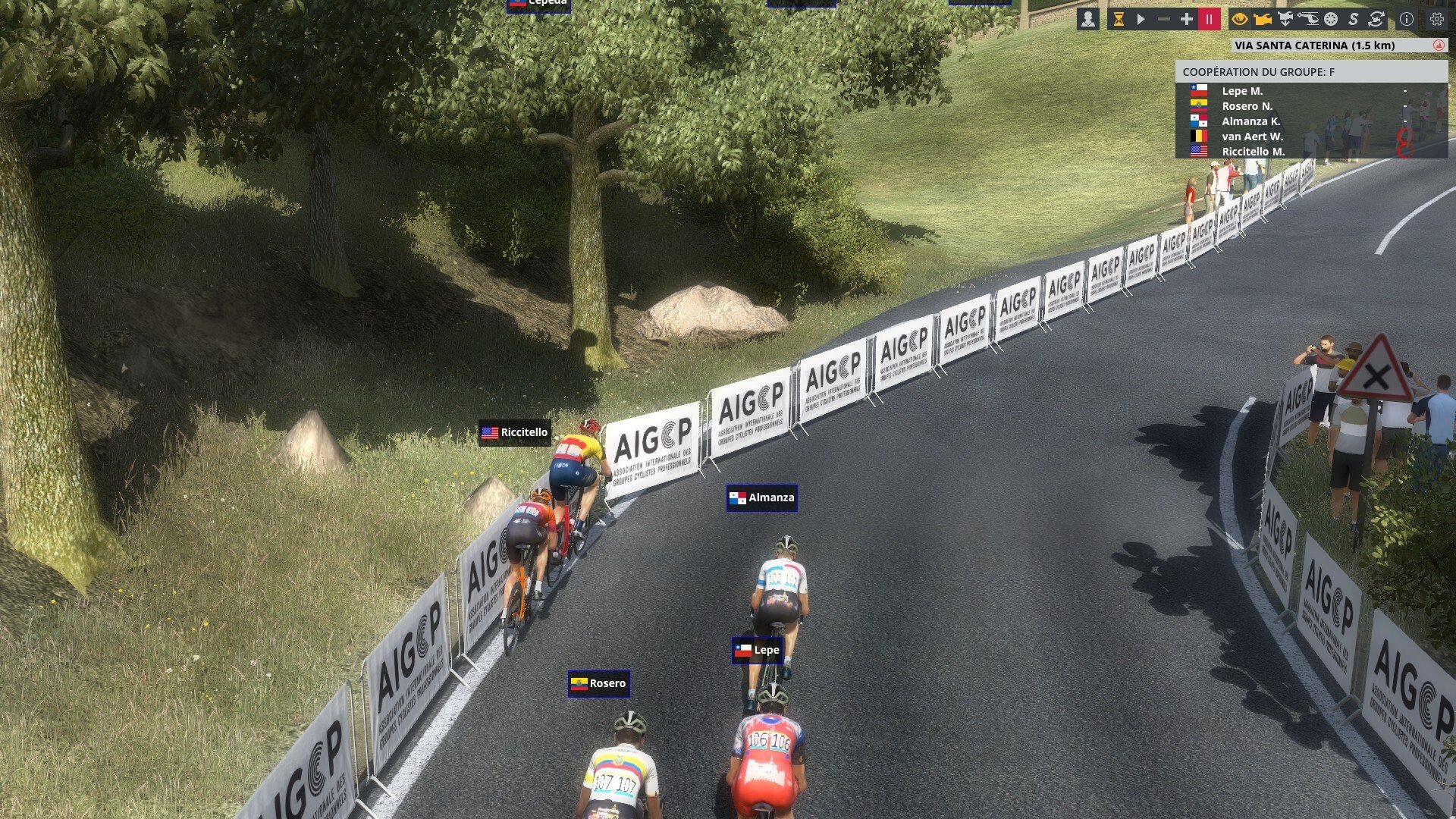The width and height of the screenshot is (1456, 819).
Task: Resume the race with the play button
Action: coord(1141,19)
